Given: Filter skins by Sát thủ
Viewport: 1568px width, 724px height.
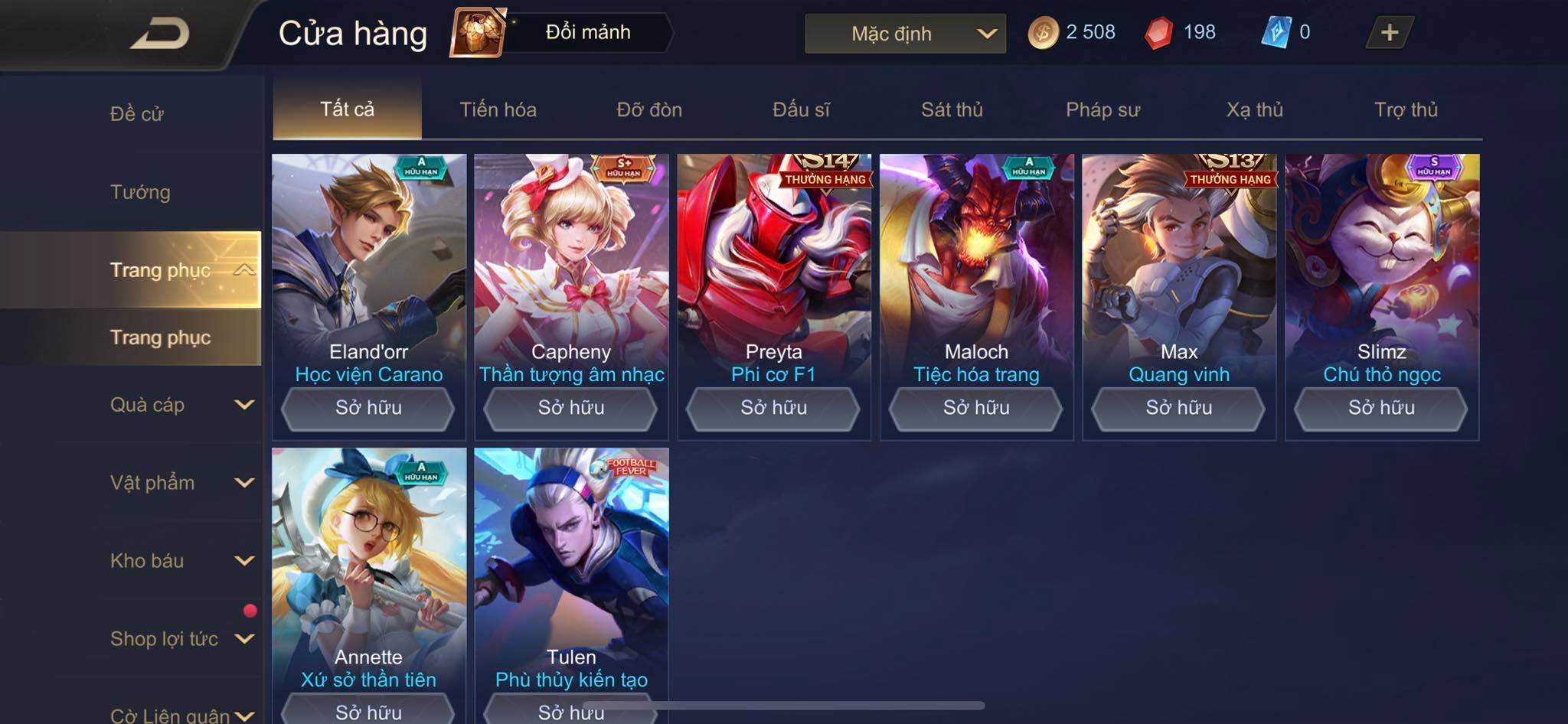Looking at the screenshot, I should coord(952,109).
